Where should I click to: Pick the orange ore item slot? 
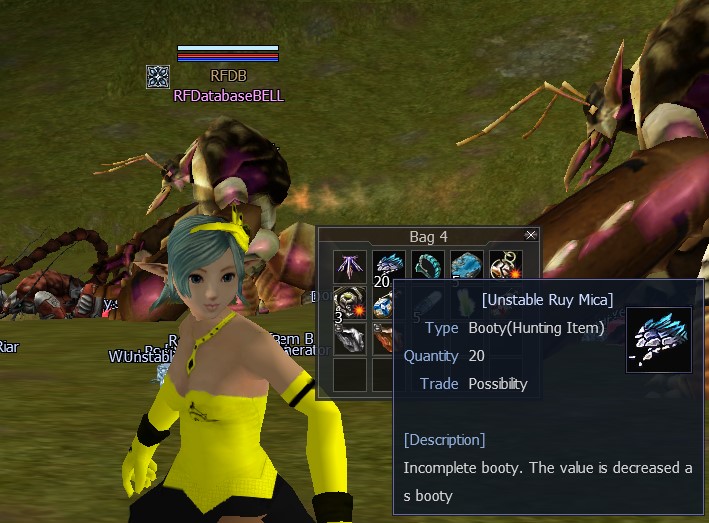tap(384, 339)
